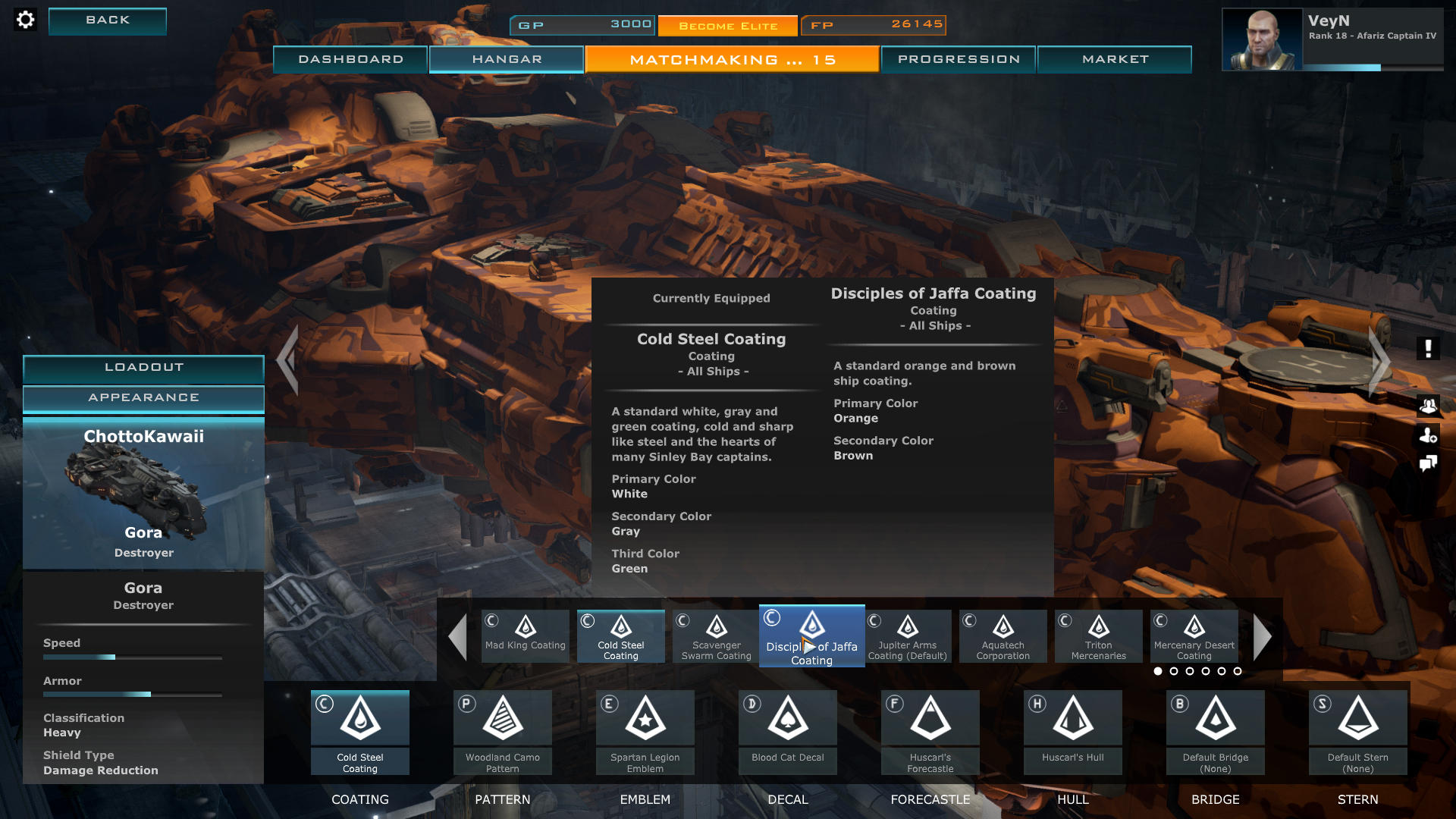Image resolution: width=1456 pixels, height=819 pixels.
Task: Open the VeyN player profile
Action: (1332, 39)
